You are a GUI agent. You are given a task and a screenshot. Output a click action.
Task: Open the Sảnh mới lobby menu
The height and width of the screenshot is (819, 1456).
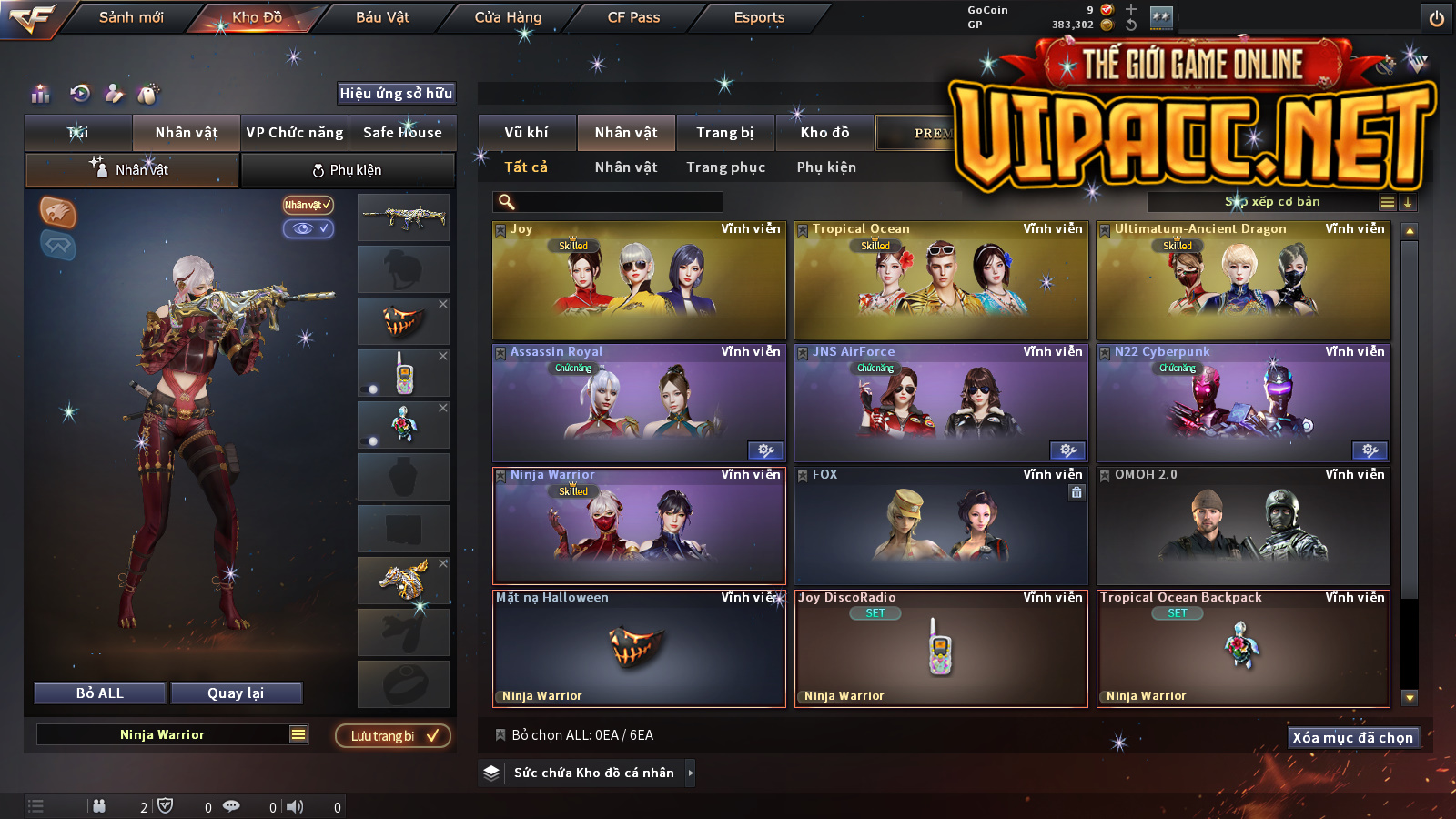[x=131, y=17]
